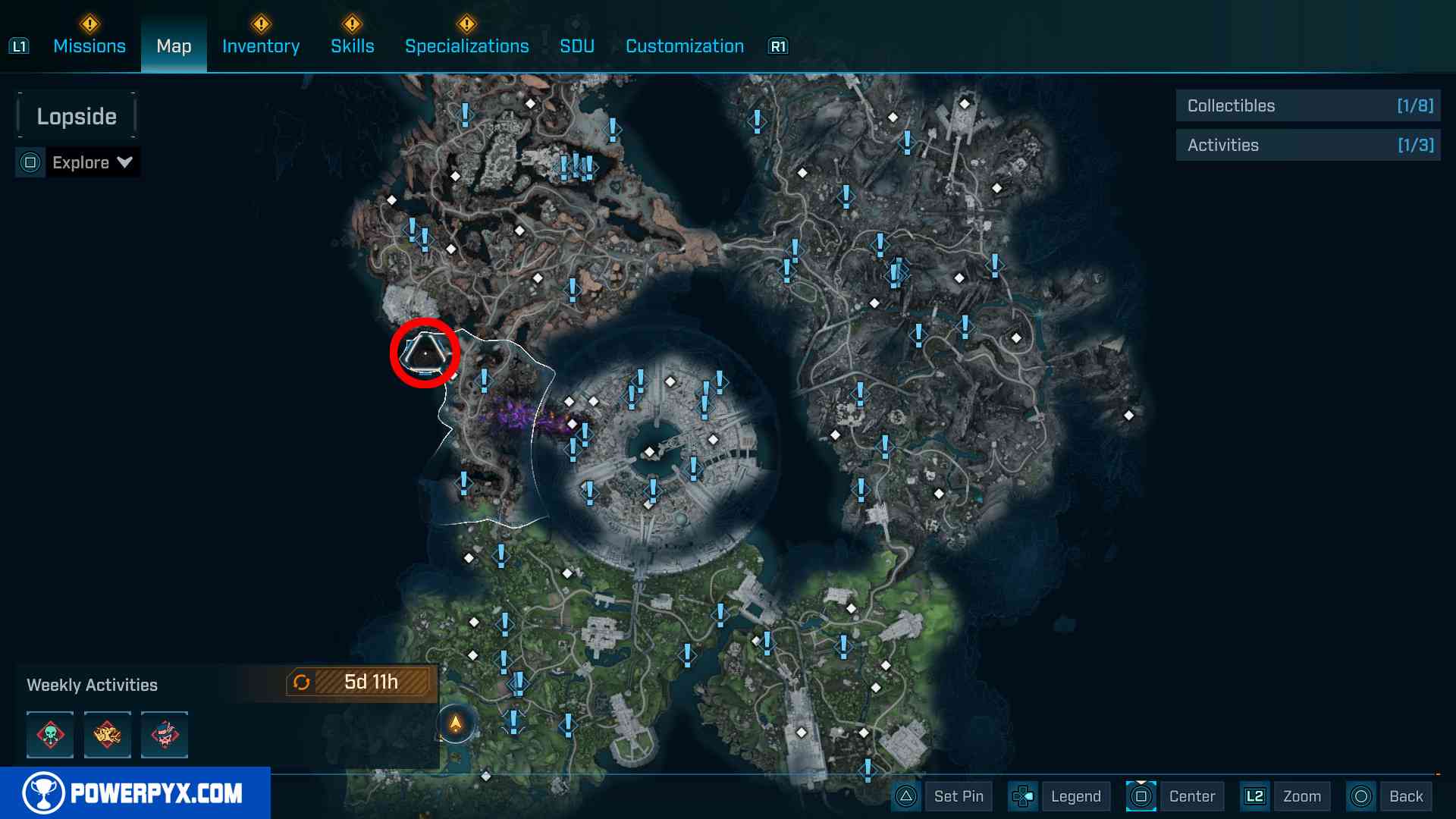Show the Collectibles list
Screen dimensions: 1456x819
1308,106
